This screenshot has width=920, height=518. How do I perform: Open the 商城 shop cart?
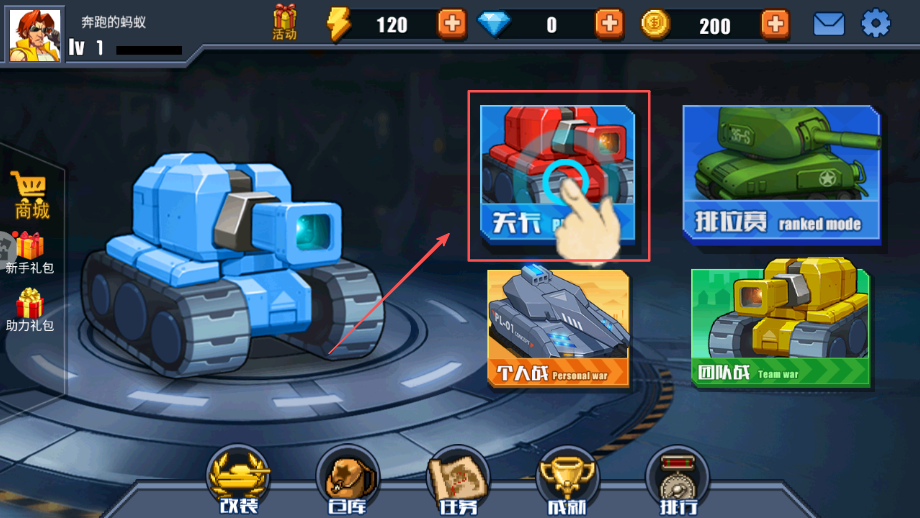pyautogui.click(x=31, y=195)
